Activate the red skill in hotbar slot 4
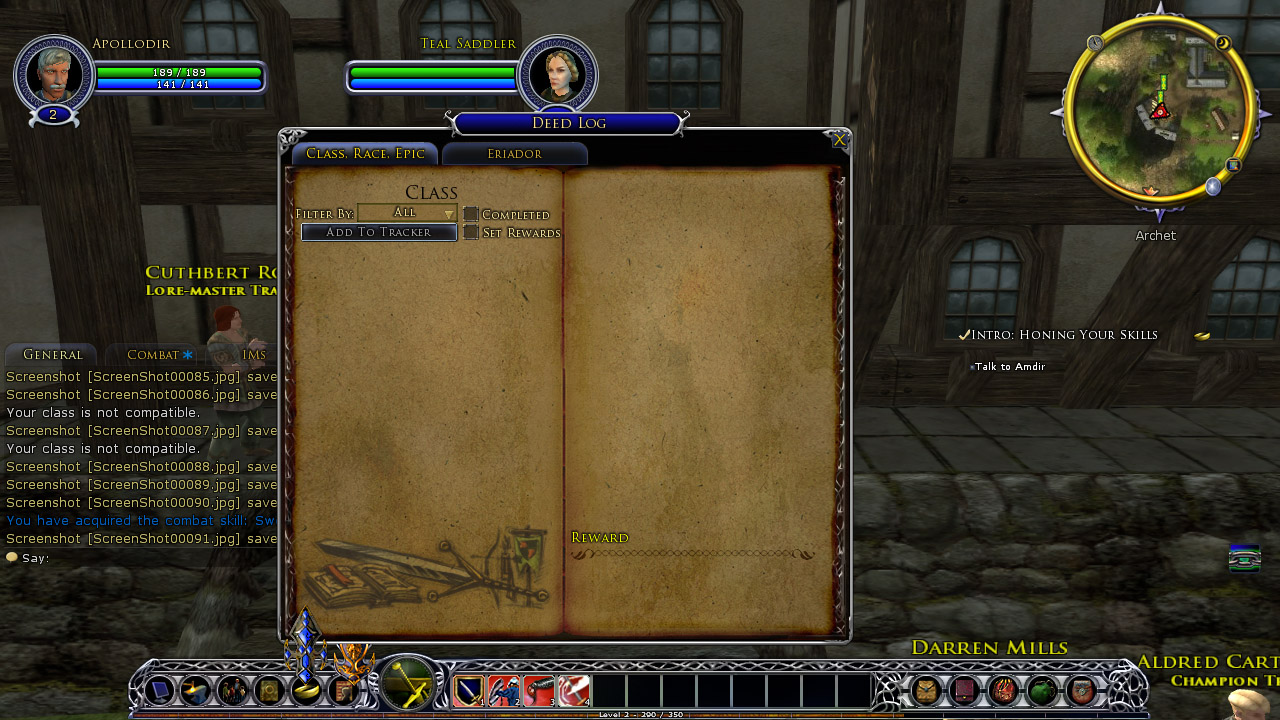This screenshot has width=1280, height=720. click(x=573, y=691)
